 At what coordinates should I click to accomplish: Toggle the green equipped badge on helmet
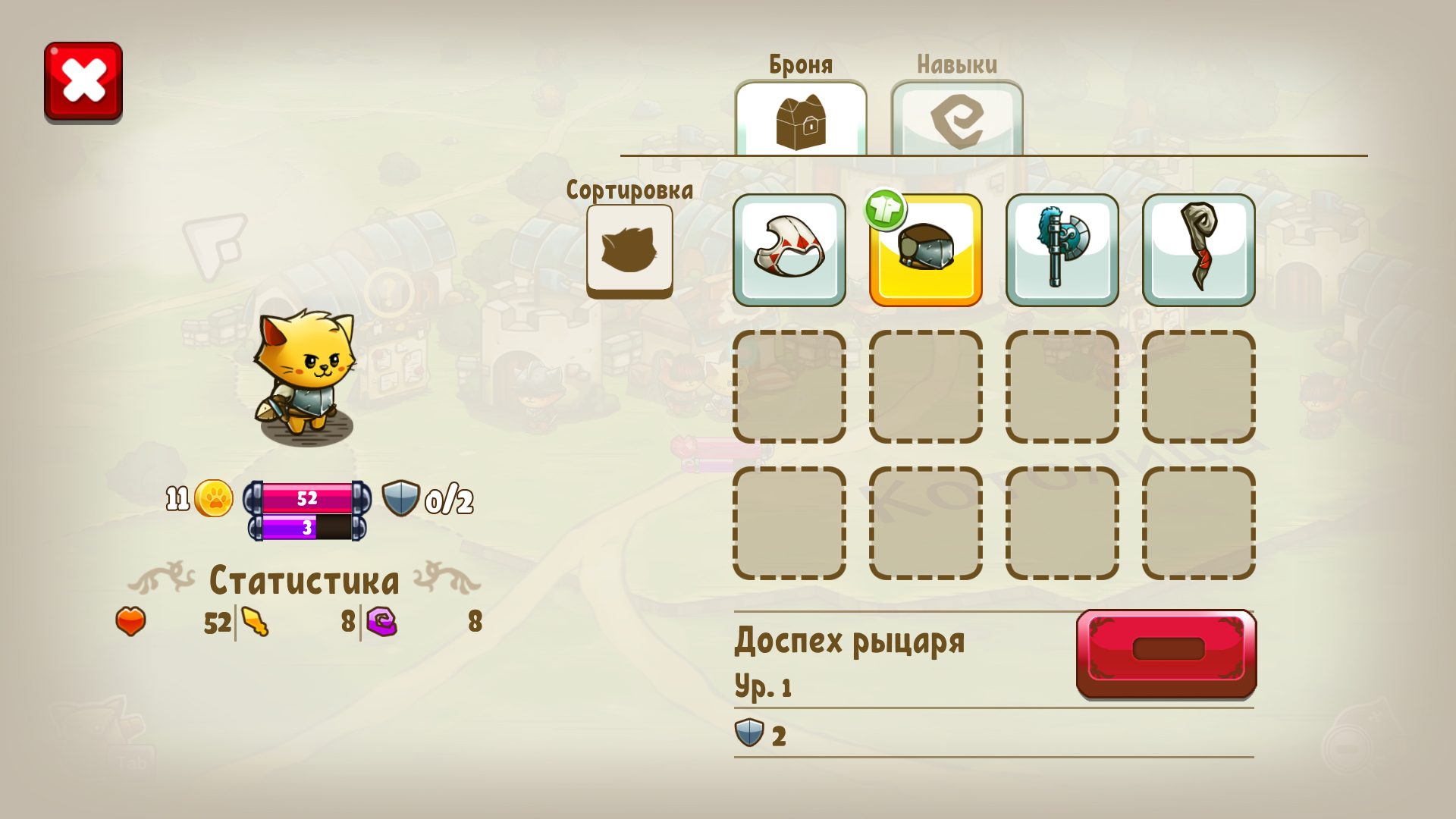pyautogui.click(x=886, y=209)
